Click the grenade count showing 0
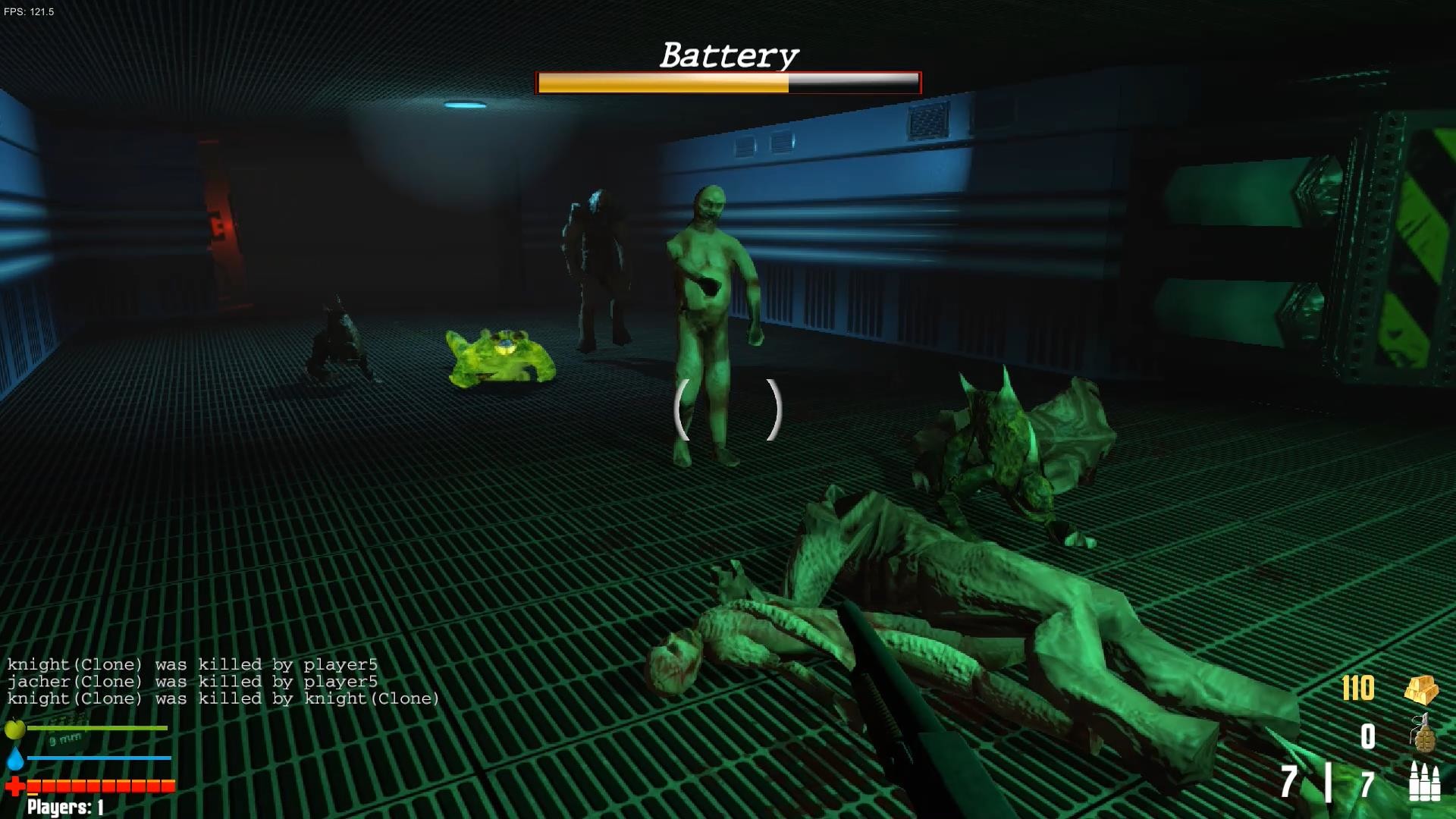Viewport: 1456px width, 819px height. click(1369, 736)
